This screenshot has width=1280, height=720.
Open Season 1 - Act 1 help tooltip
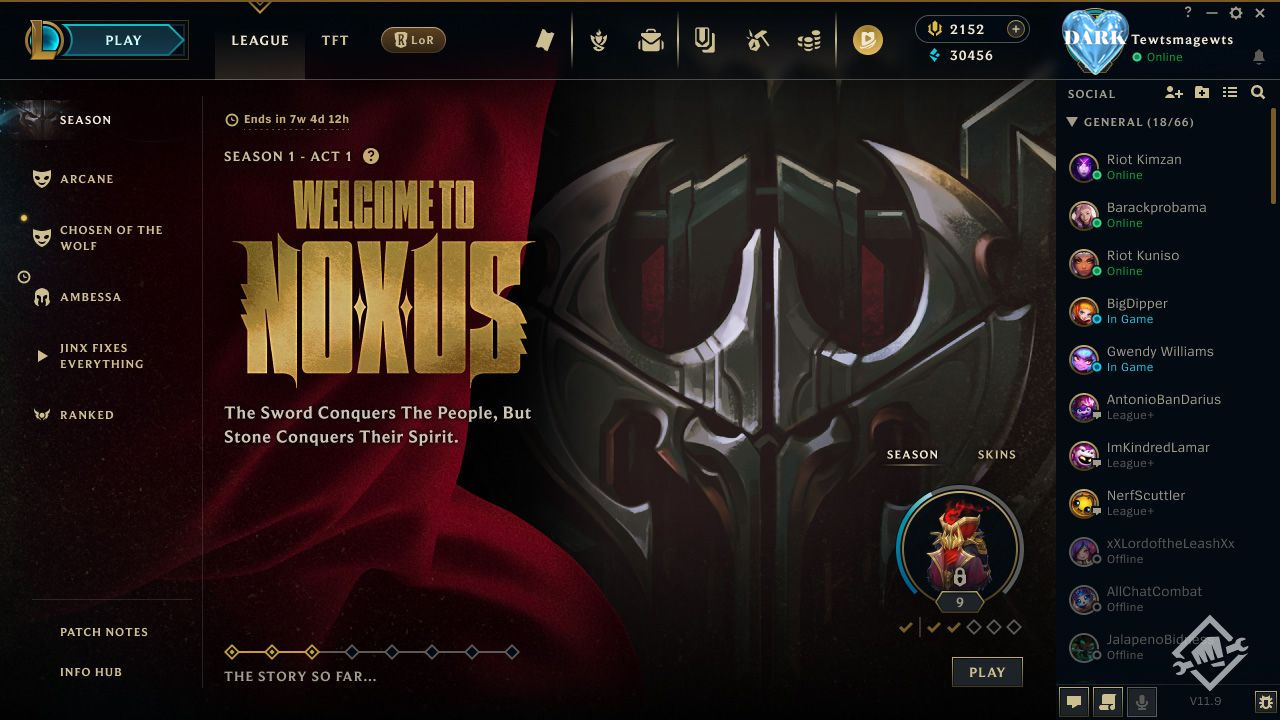click(x=369, y=156)
